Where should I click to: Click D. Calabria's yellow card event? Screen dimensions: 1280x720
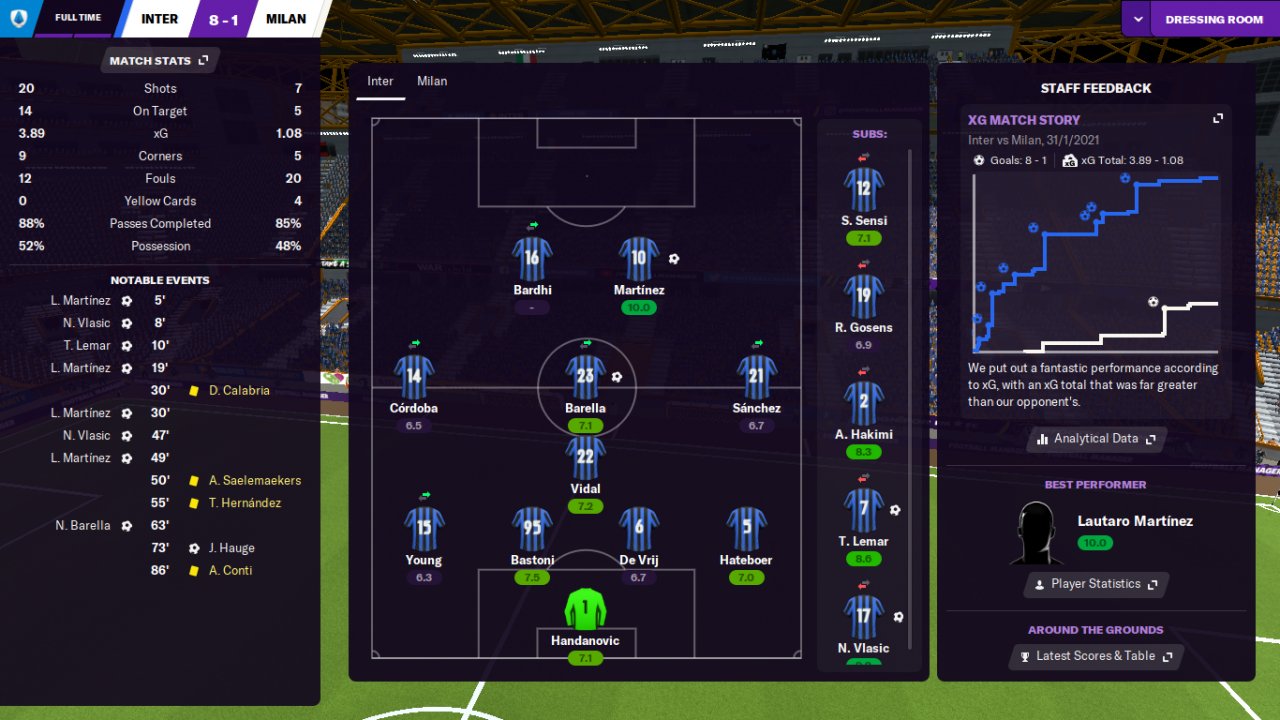tap(239, 391)
